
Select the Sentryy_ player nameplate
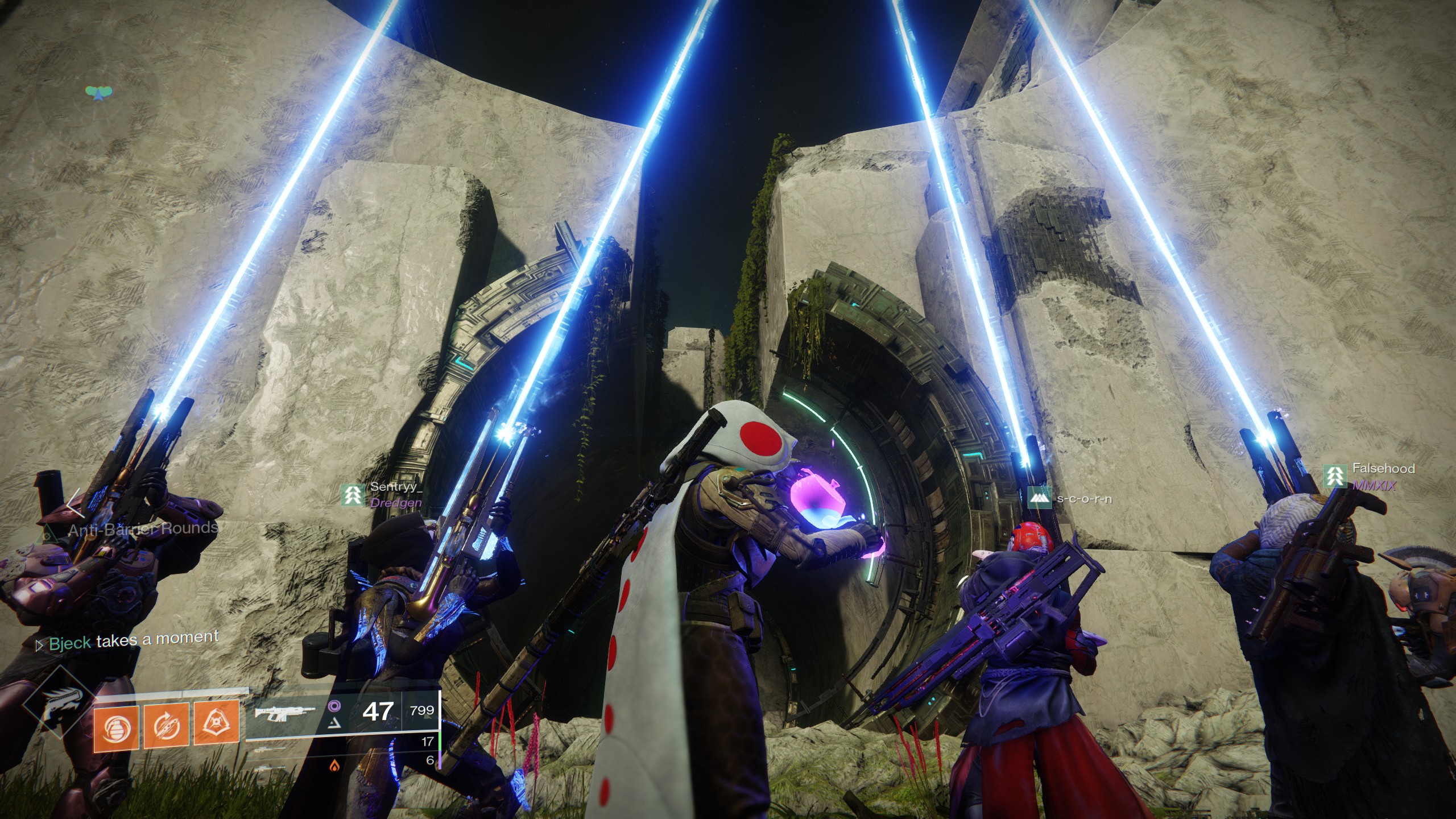(383, 494)
